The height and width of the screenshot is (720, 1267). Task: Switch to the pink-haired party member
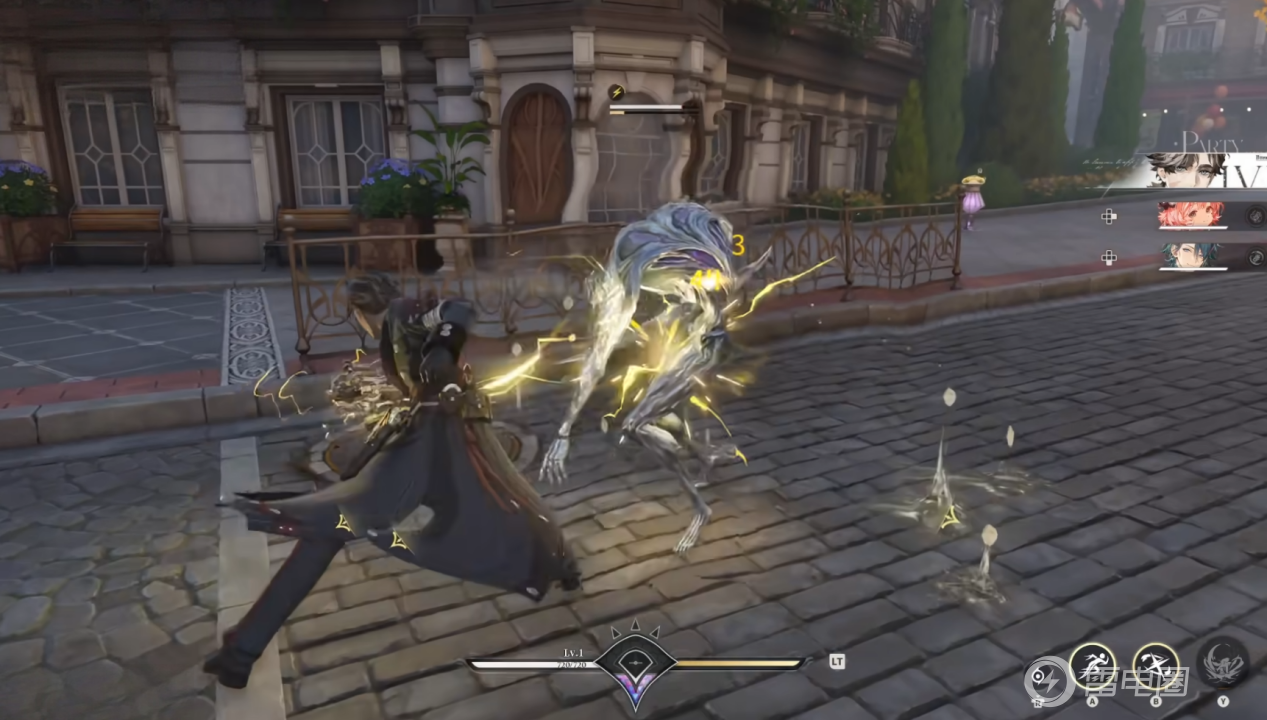point(1190,215)
